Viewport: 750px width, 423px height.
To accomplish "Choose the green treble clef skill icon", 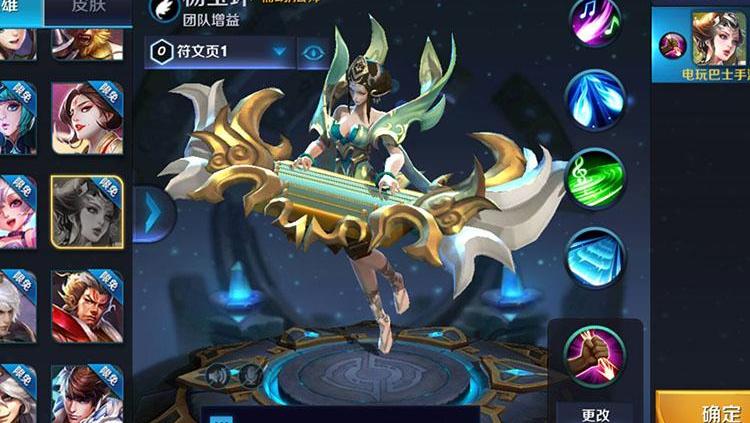I will tap(595, 178).
